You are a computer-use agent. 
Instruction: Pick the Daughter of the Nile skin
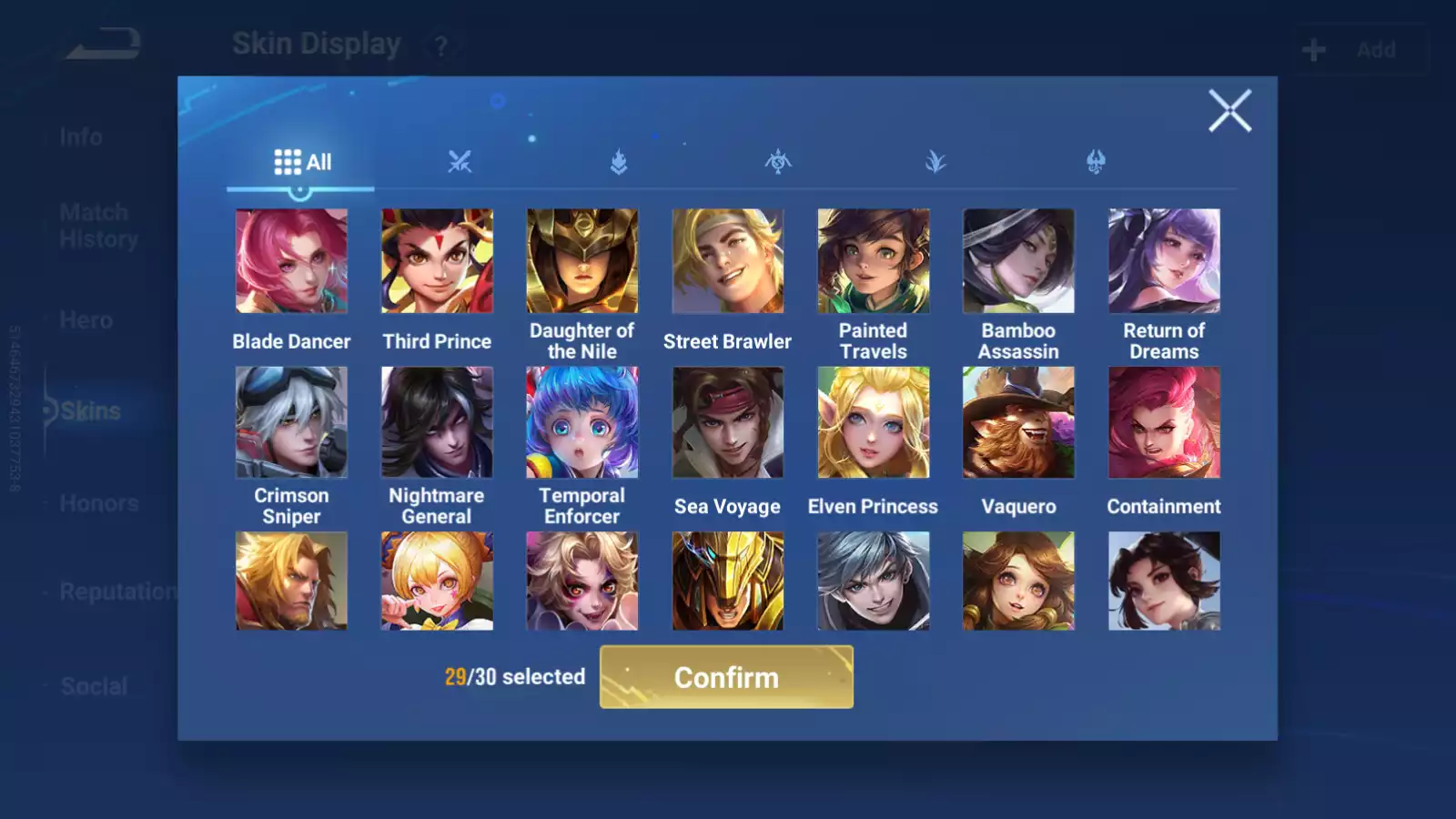point(582,261)
